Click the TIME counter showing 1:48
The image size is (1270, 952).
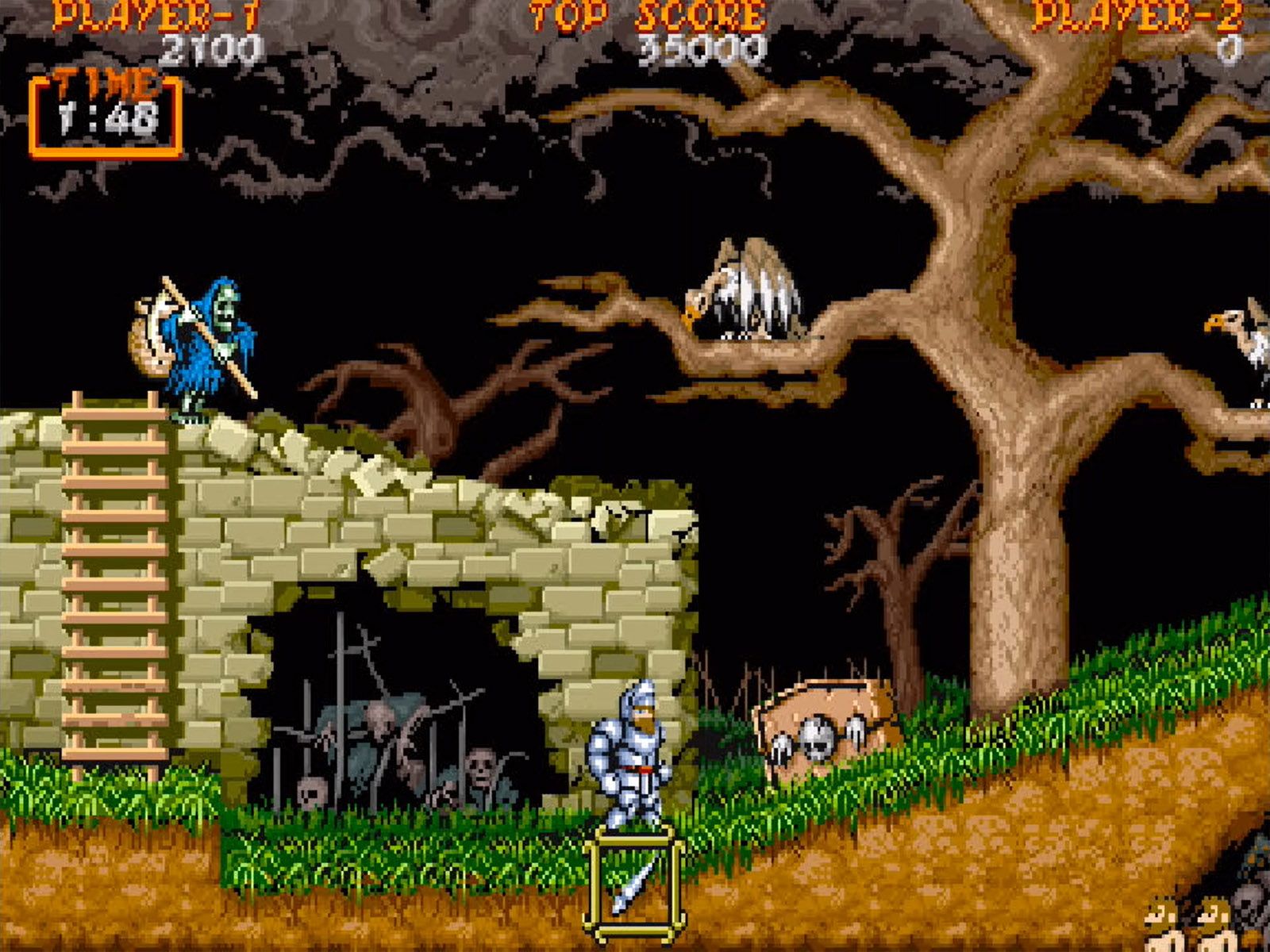pos(107,119)
